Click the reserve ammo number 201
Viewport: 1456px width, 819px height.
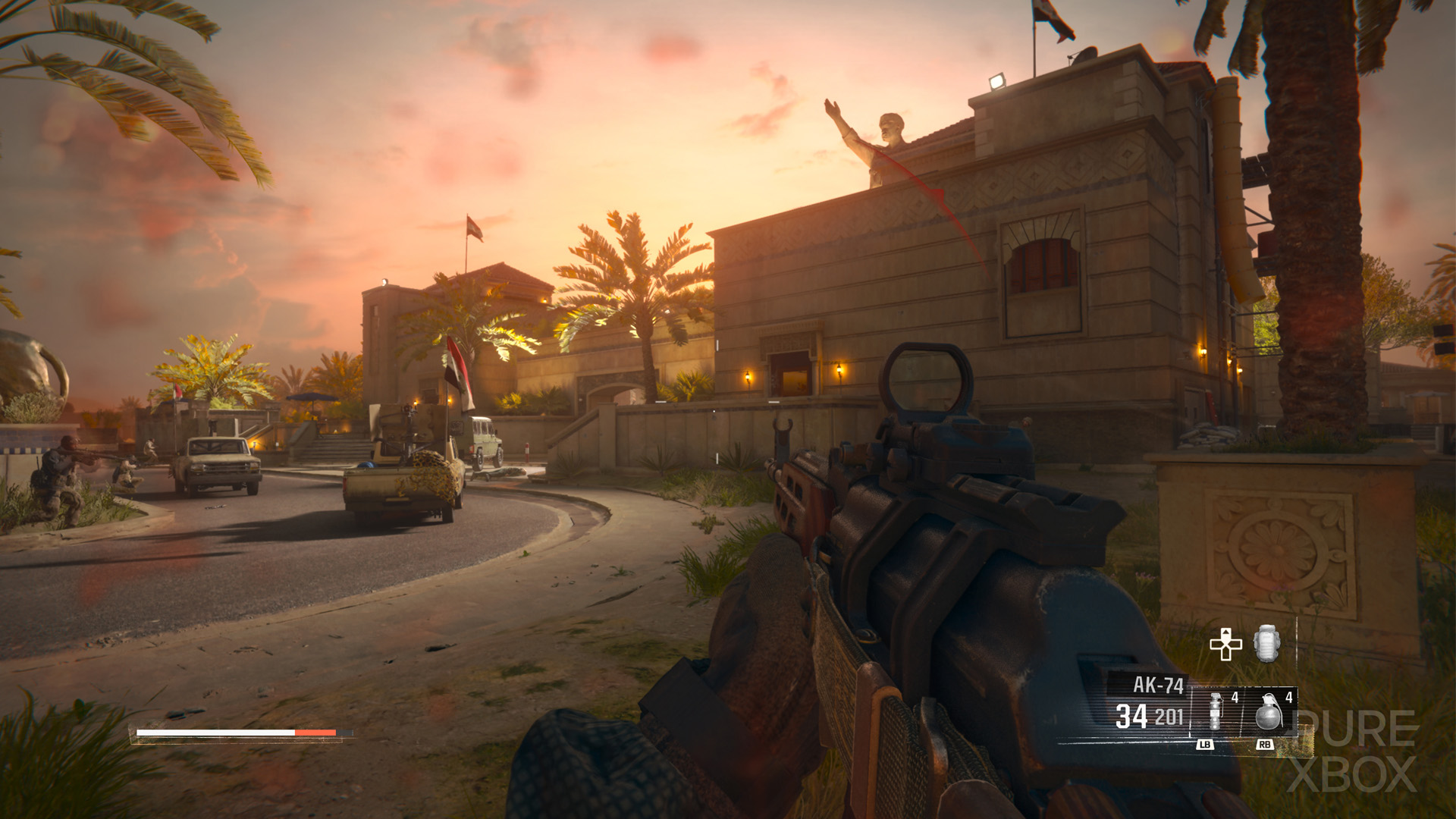(1169, 714)
